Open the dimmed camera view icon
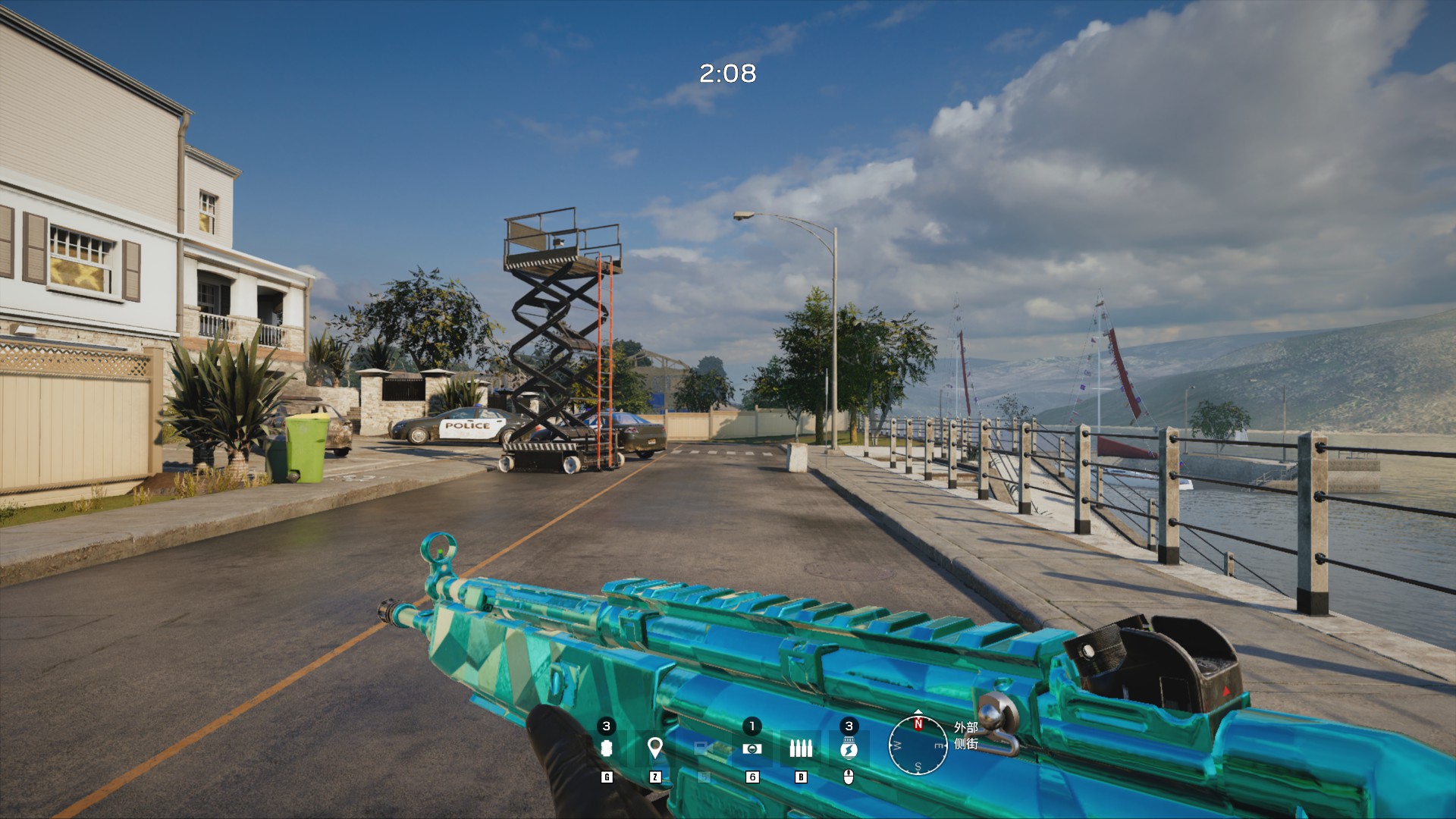The height and width of the screenshot is (819, 1456). tap(703, 749)
